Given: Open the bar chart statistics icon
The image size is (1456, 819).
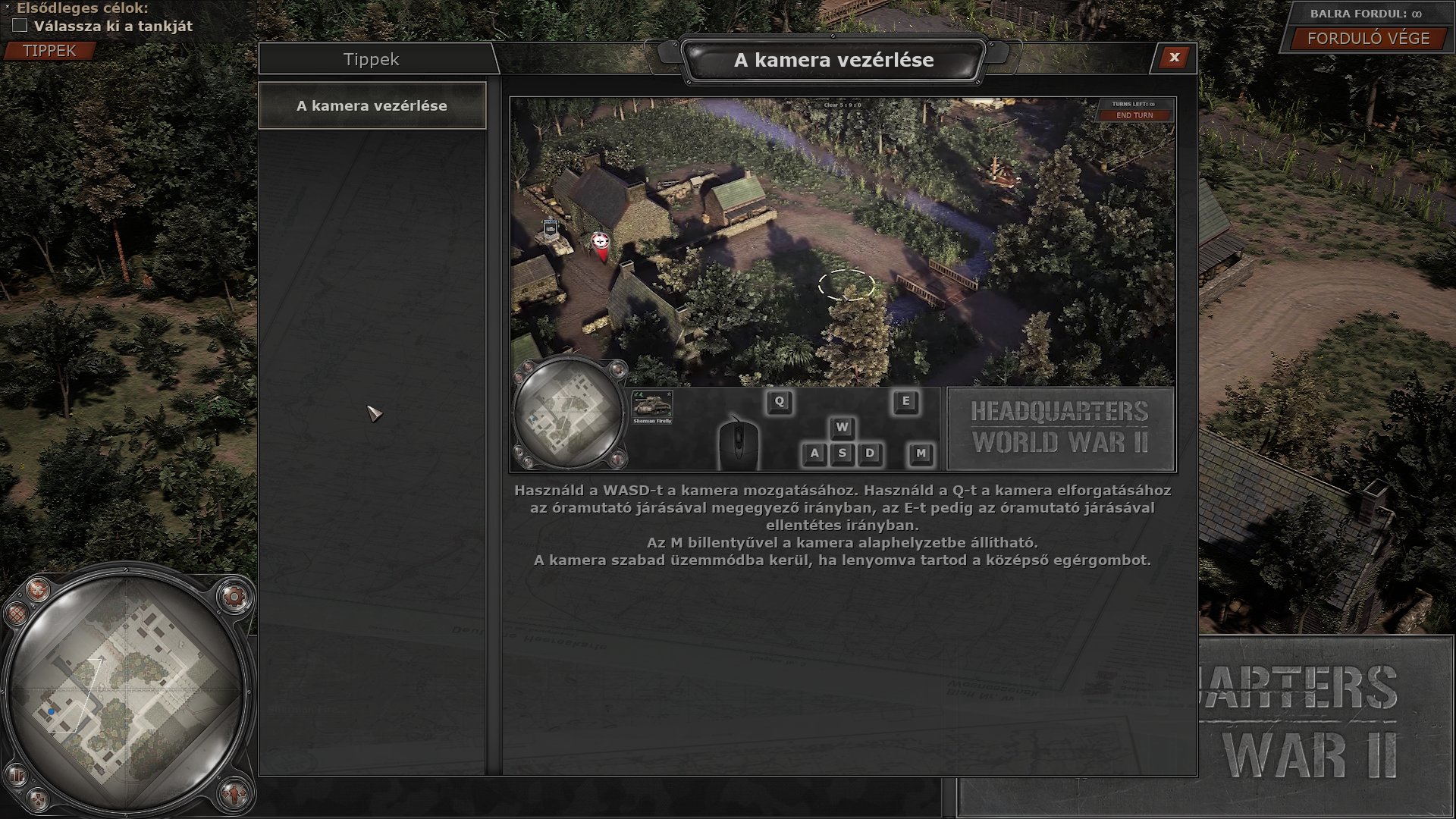Looking at the screenshot, I should [16, 775].
